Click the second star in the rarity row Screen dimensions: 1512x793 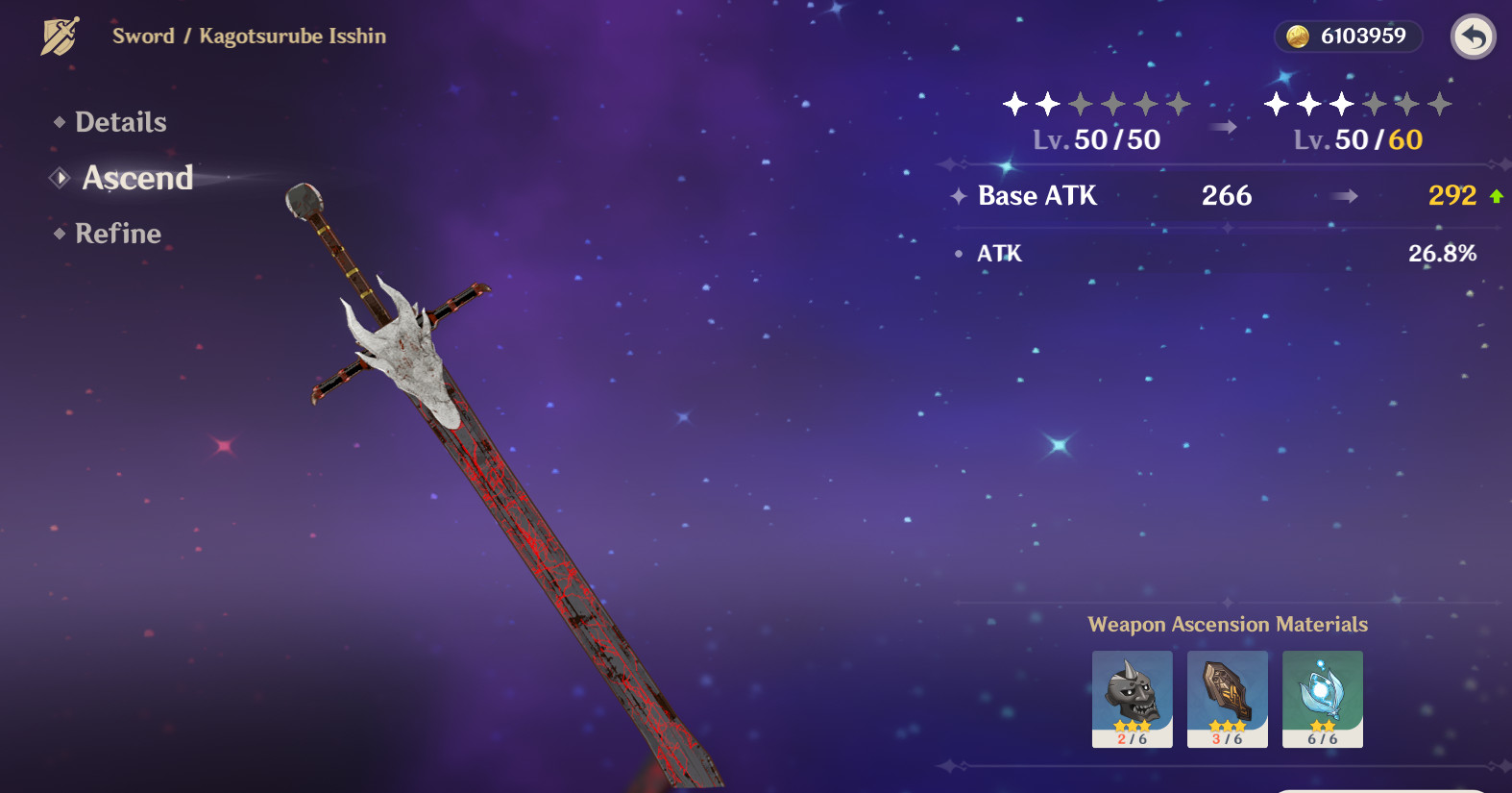point(1048,106)
